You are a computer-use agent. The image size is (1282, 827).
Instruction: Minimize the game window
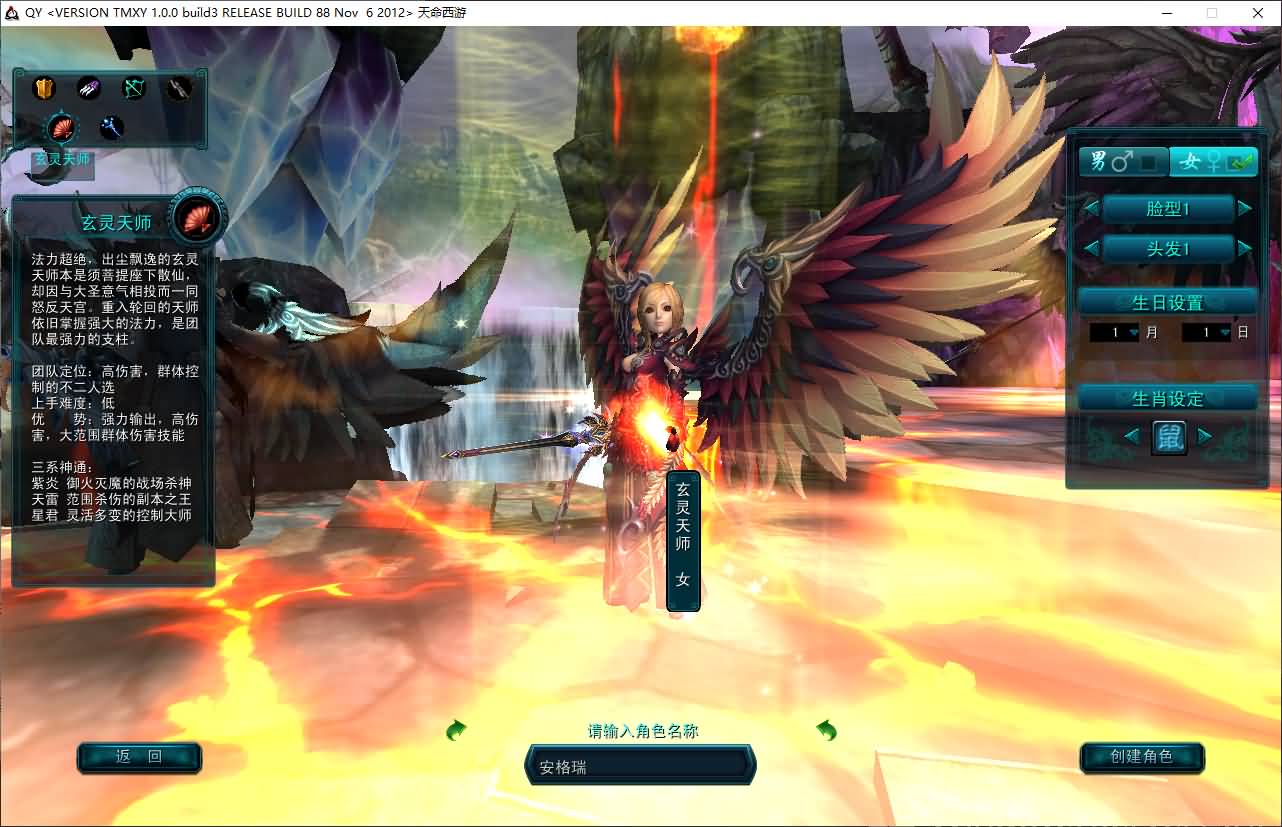click(1168, 13)
